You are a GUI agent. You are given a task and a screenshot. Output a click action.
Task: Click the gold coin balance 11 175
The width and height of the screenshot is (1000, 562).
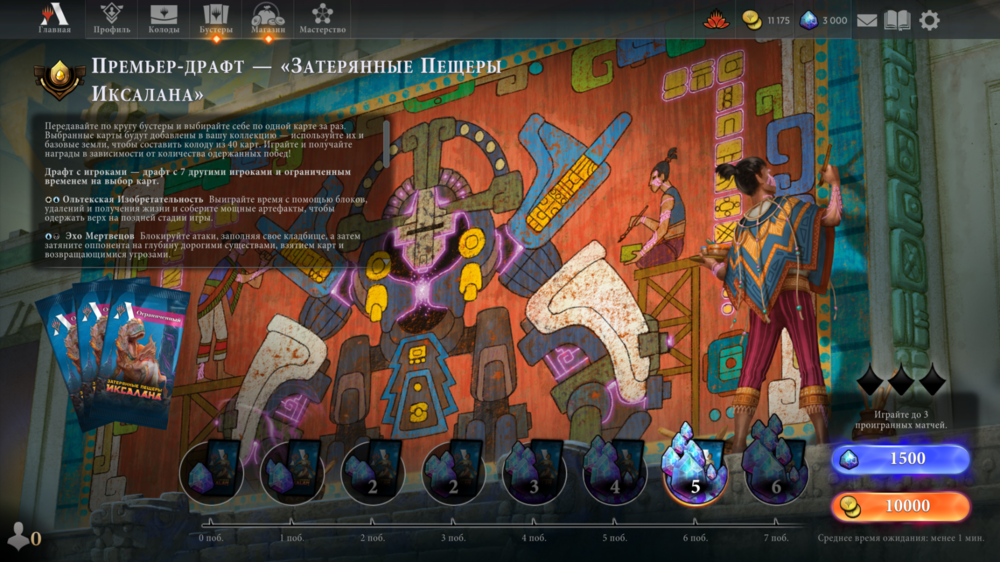point(766,20)
